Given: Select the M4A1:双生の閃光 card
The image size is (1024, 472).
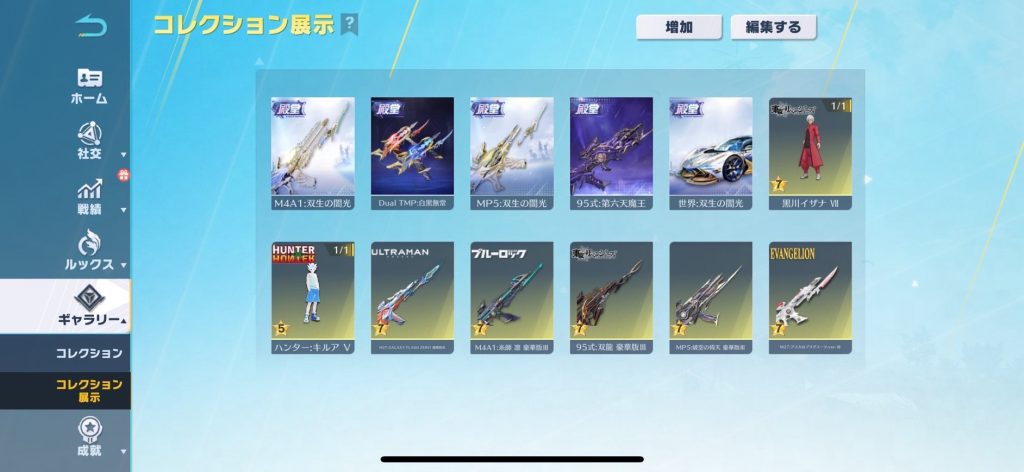Looking at the screenshot, I should (313, 153).
